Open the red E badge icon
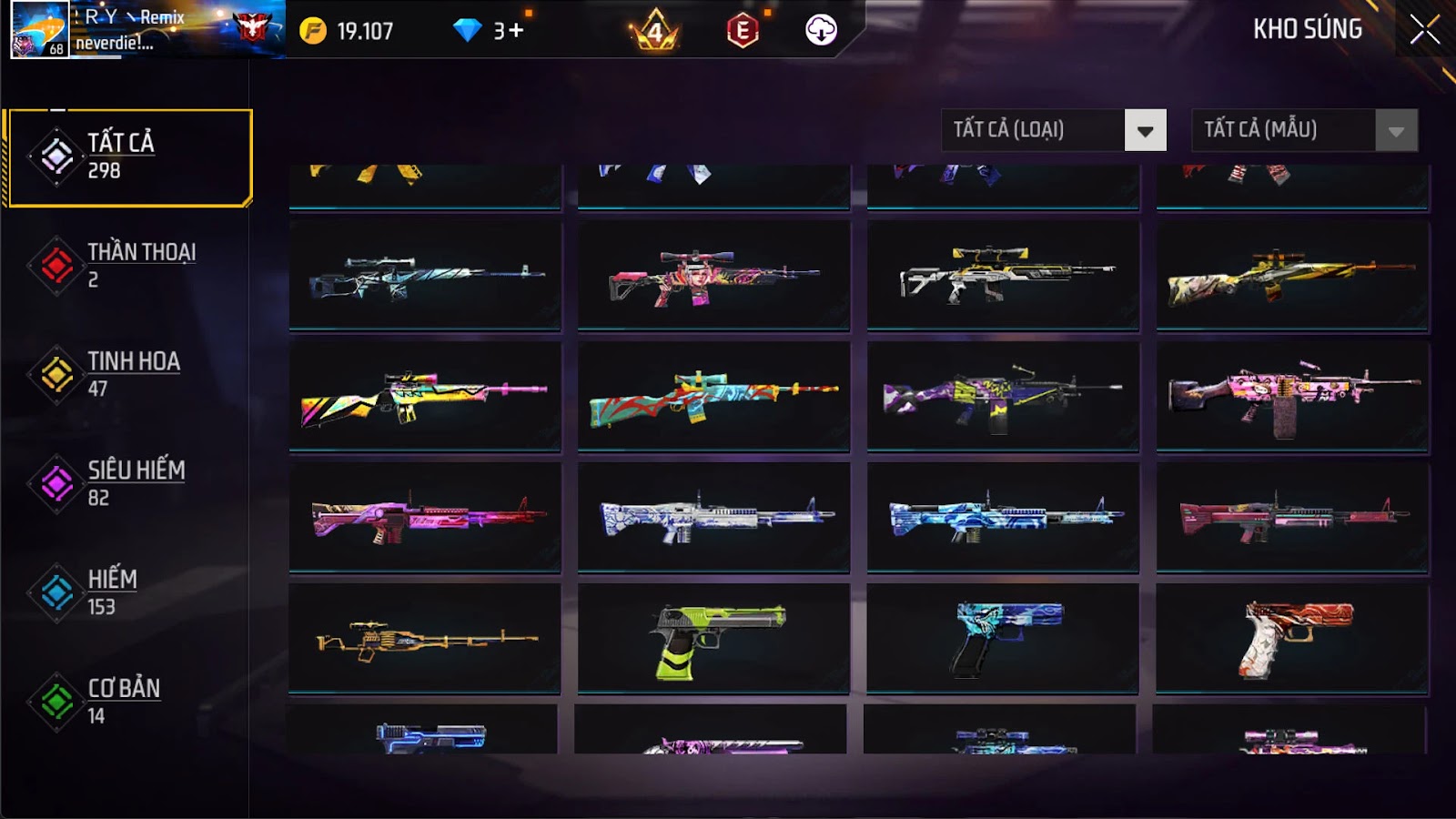1456x819 pixels. (x=743, y=31)
